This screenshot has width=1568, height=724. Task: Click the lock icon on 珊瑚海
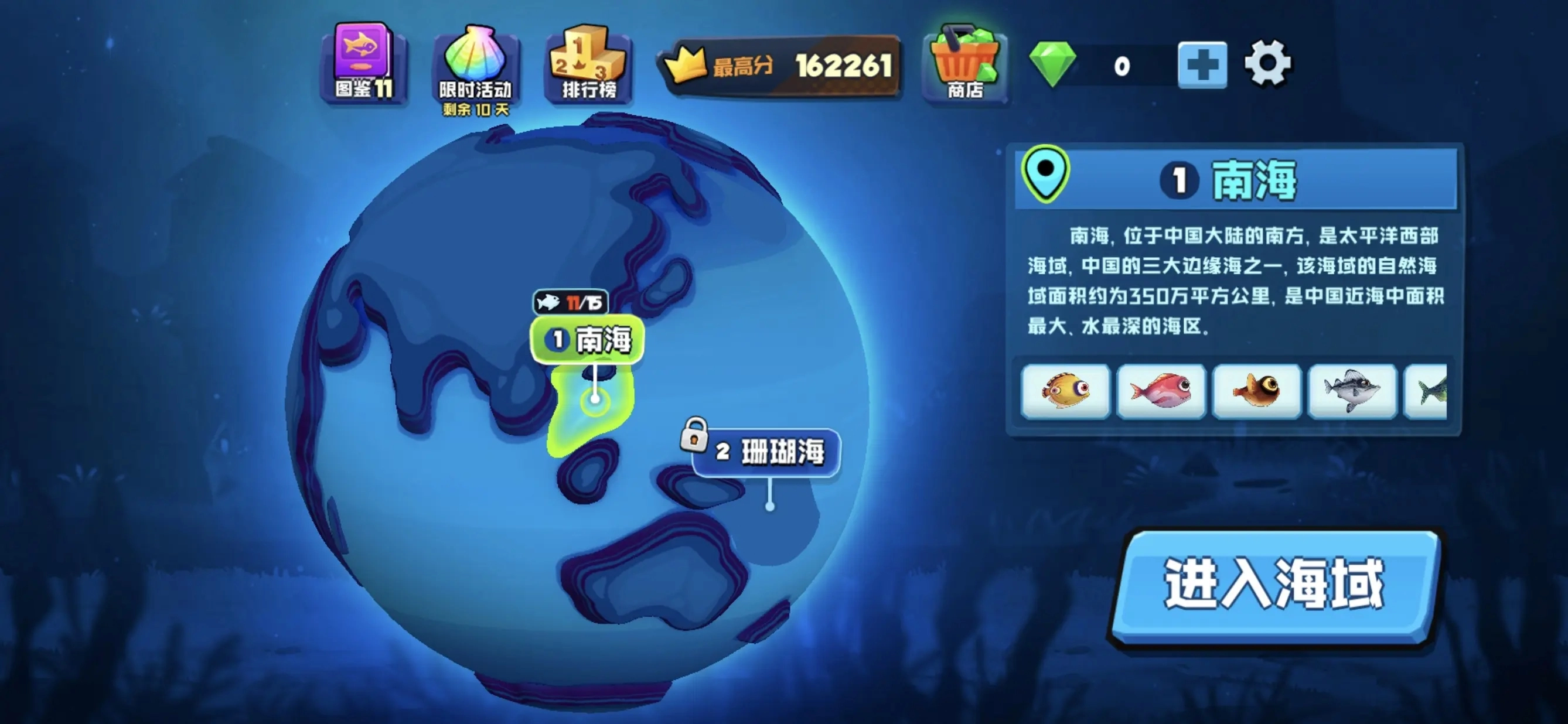coord(695,438)
